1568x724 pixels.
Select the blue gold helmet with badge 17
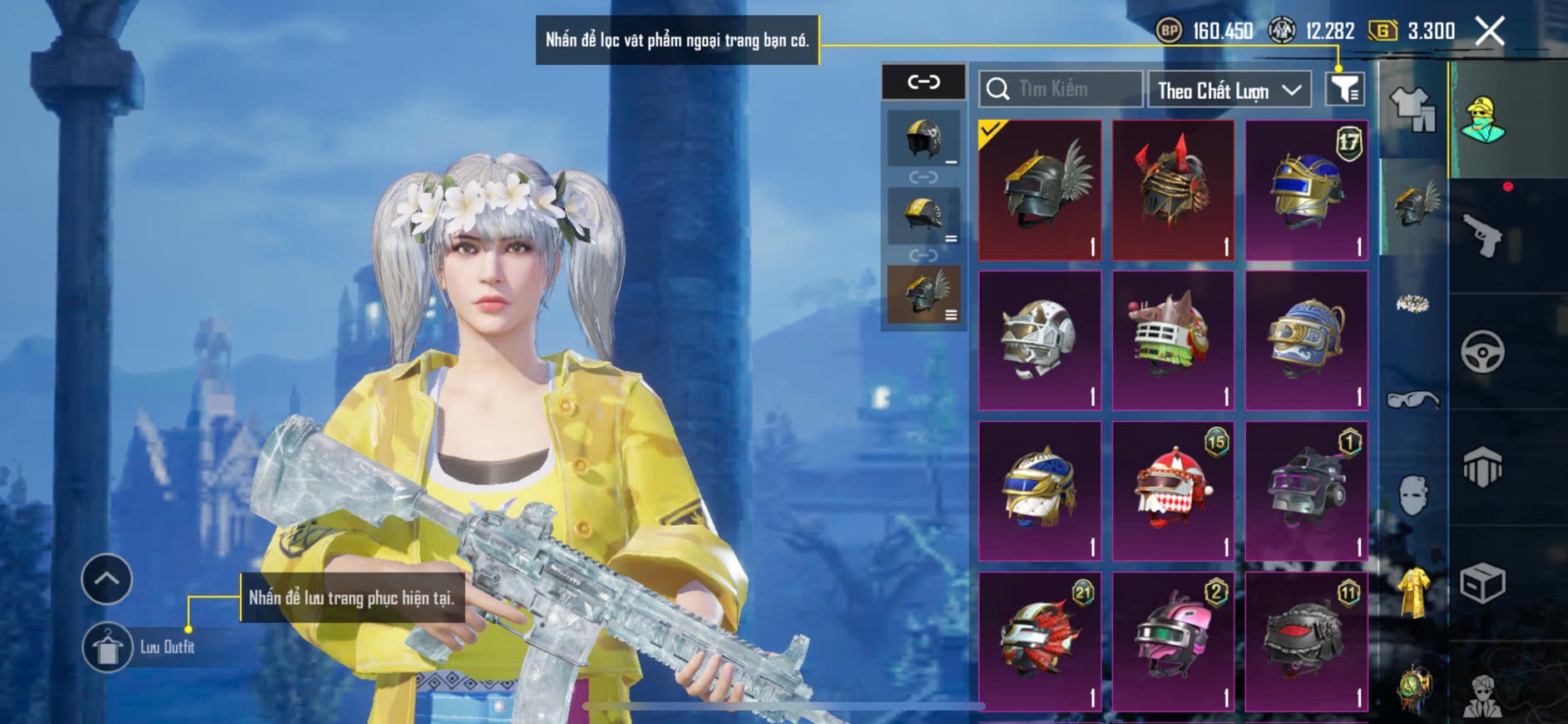click(x=1306, y=191)
